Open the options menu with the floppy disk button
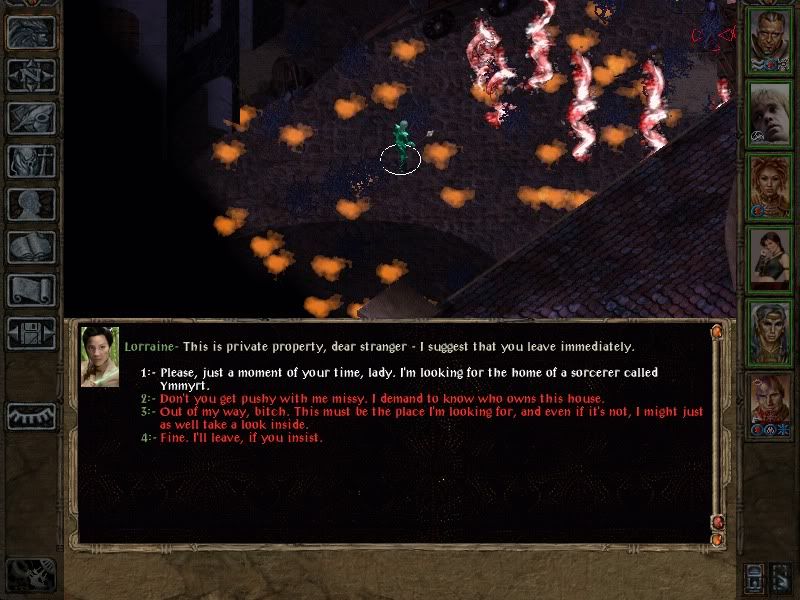The width and height of the screenshot is (800, 600). [31, 333]
